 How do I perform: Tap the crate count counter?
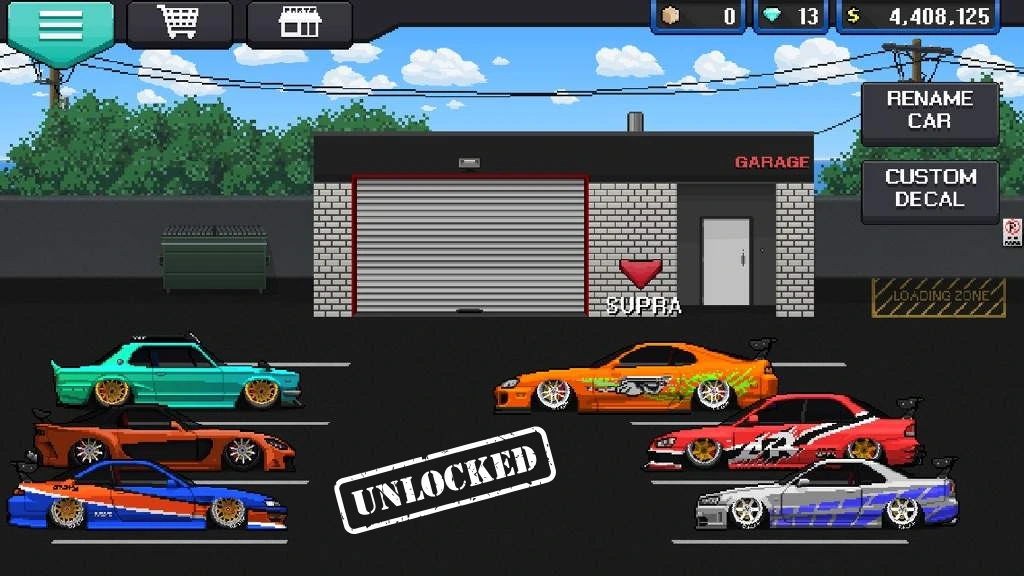click(x=698, y=17)
